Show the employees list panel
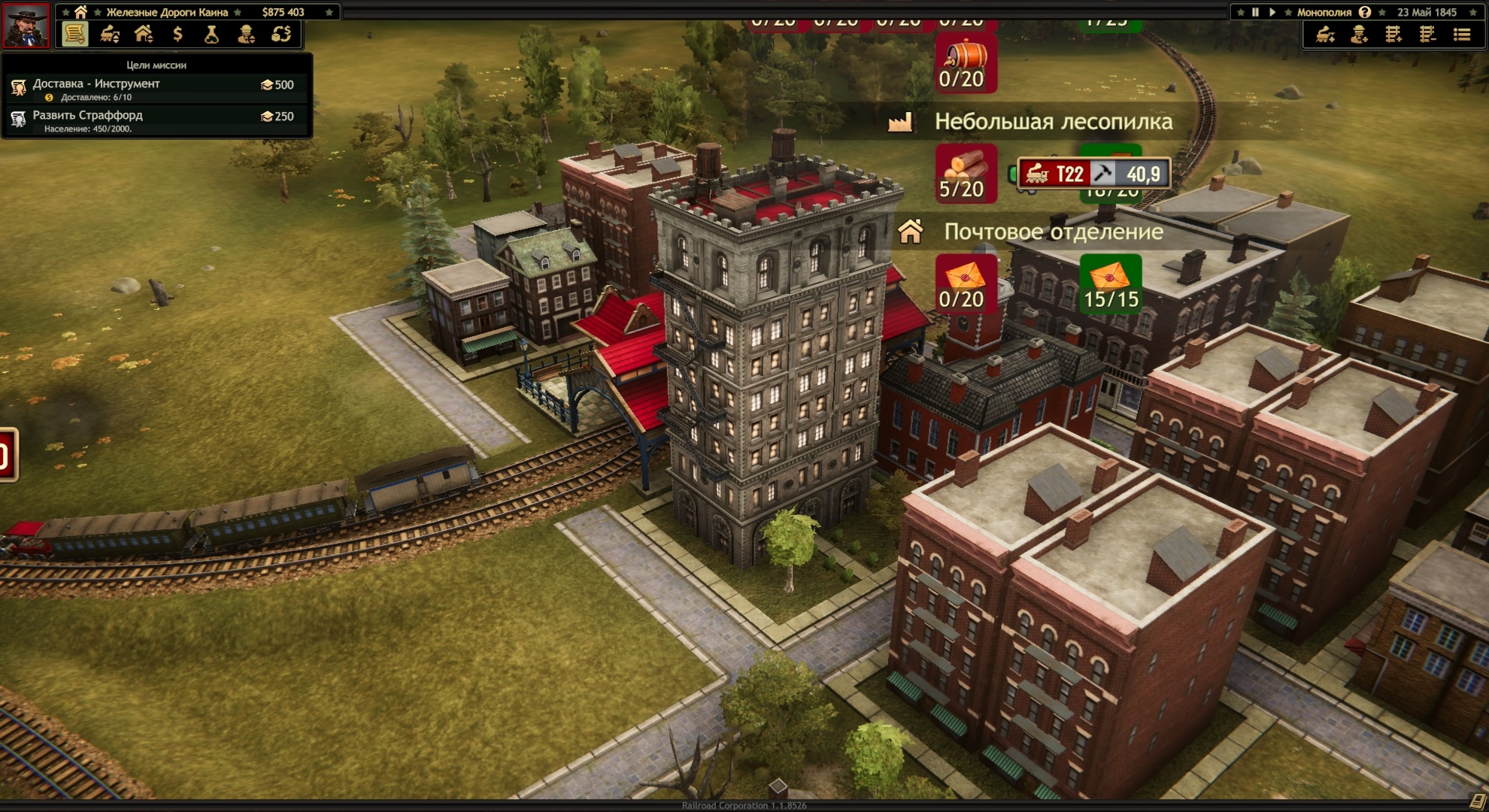This screenshot has height=812, width=1489. click(x=246, y=35)
